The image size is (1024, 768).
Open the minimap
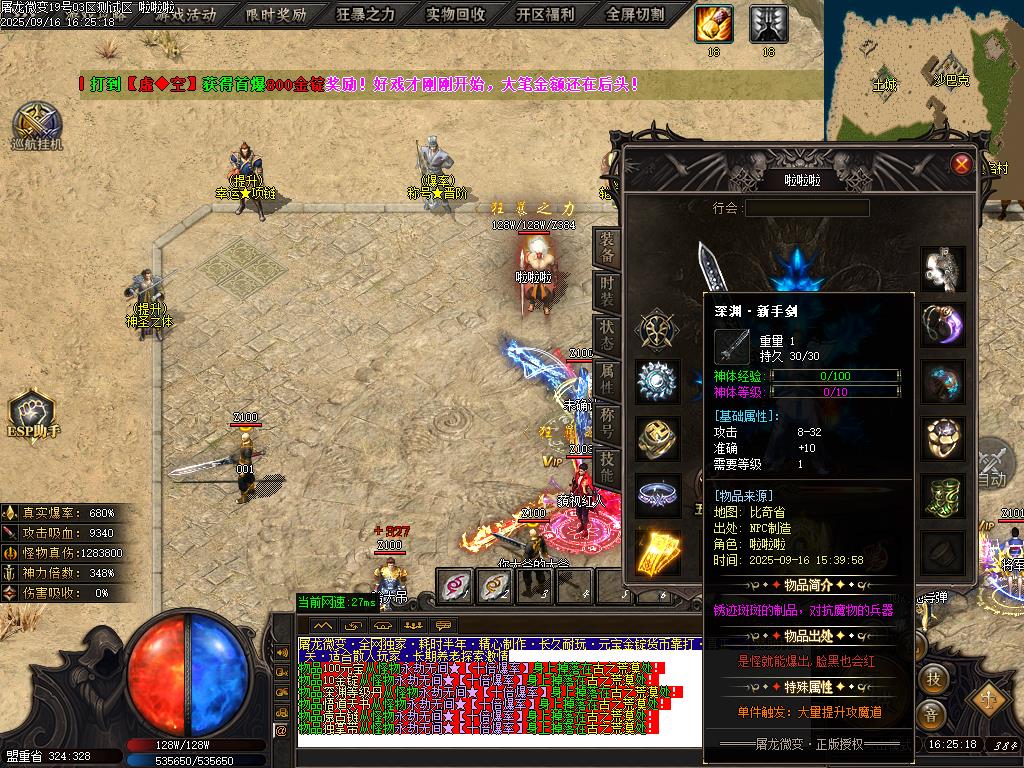pyautogui.click(x=924, y=70)
